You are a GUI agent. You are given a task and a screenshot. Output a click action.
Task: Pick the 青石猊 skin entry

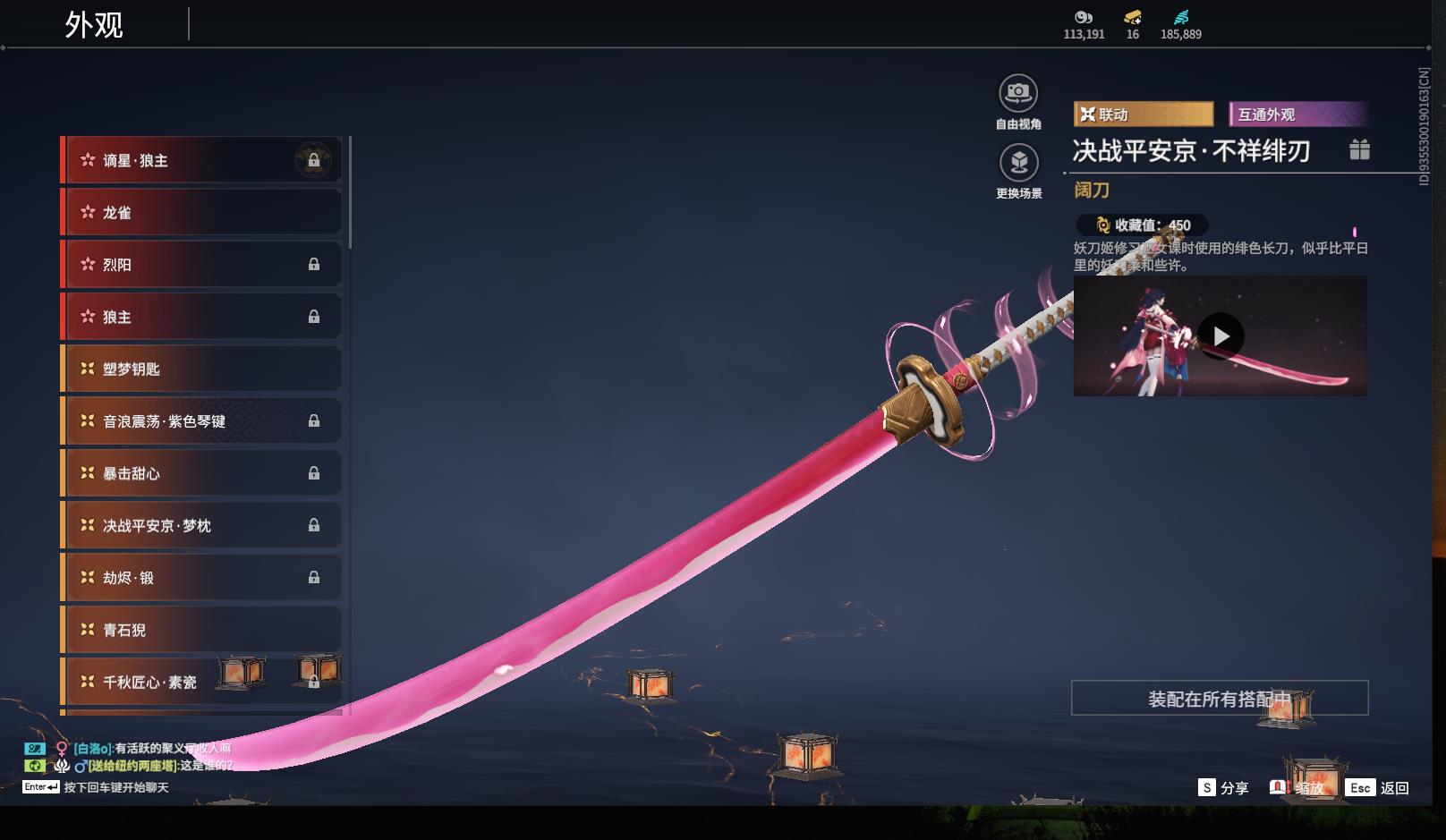pyautogui.click(x=201, y=630)
